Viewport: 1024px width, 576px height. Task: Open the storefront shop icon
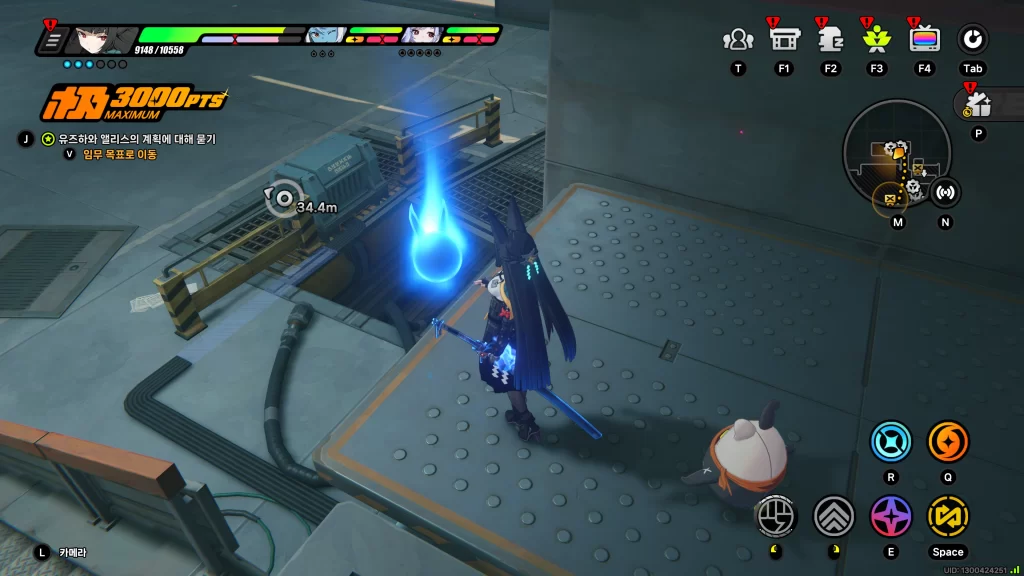(784, 39)
